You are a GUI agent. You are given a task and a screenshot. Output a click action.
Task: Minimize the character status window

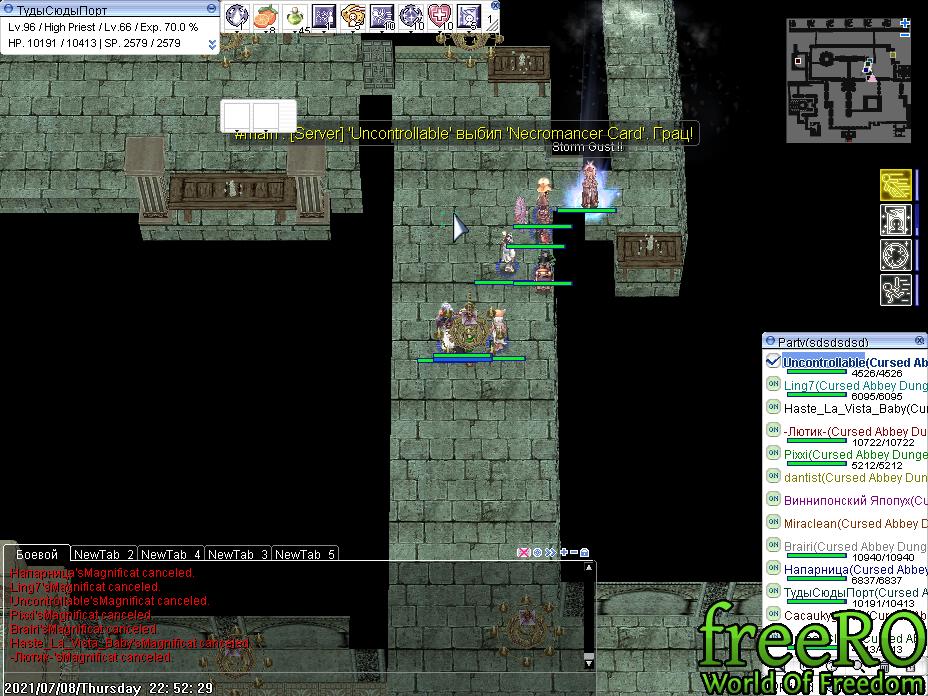coord(212,10)
